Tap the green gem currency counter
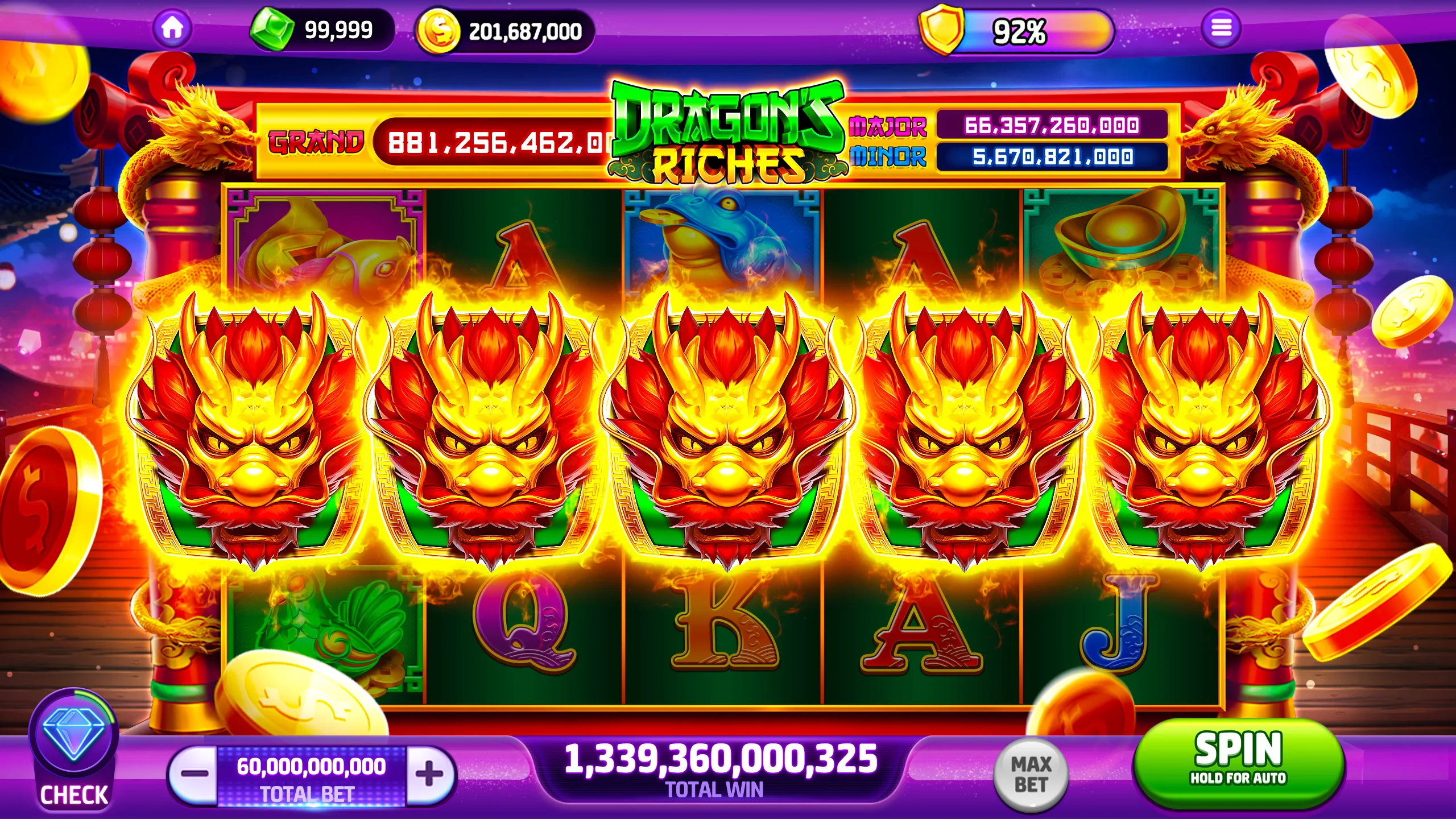Screen dimensions: 1456x819 (321, 30)
